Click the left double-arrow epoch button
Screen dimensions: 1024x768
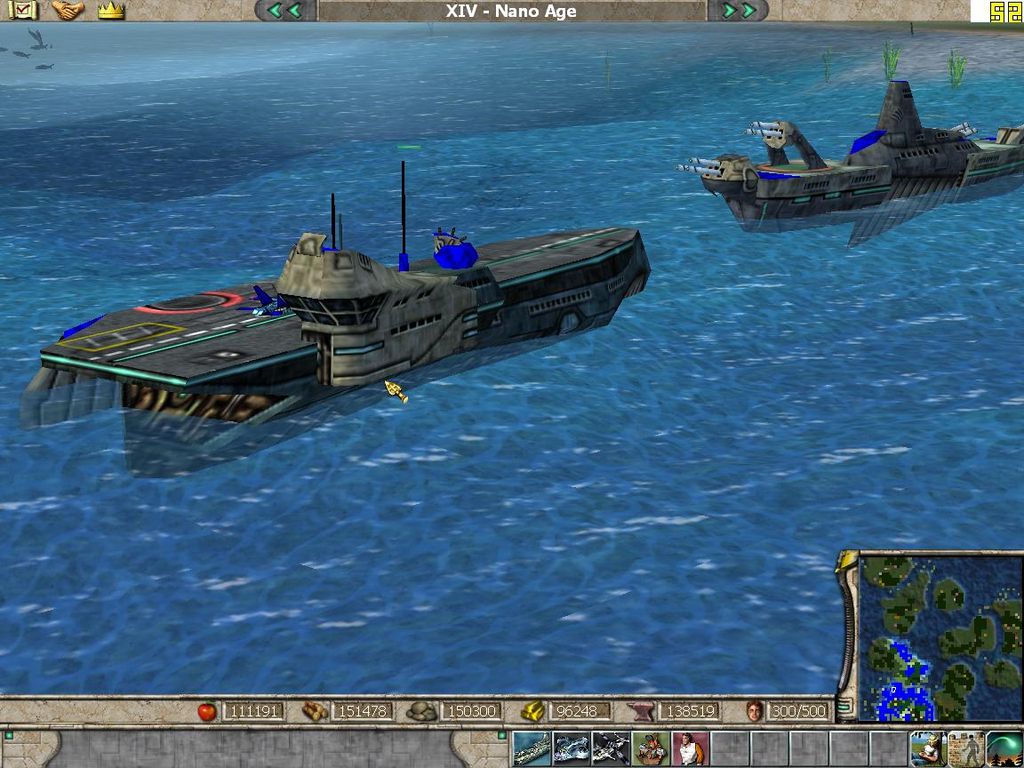(x=286, y=11)
